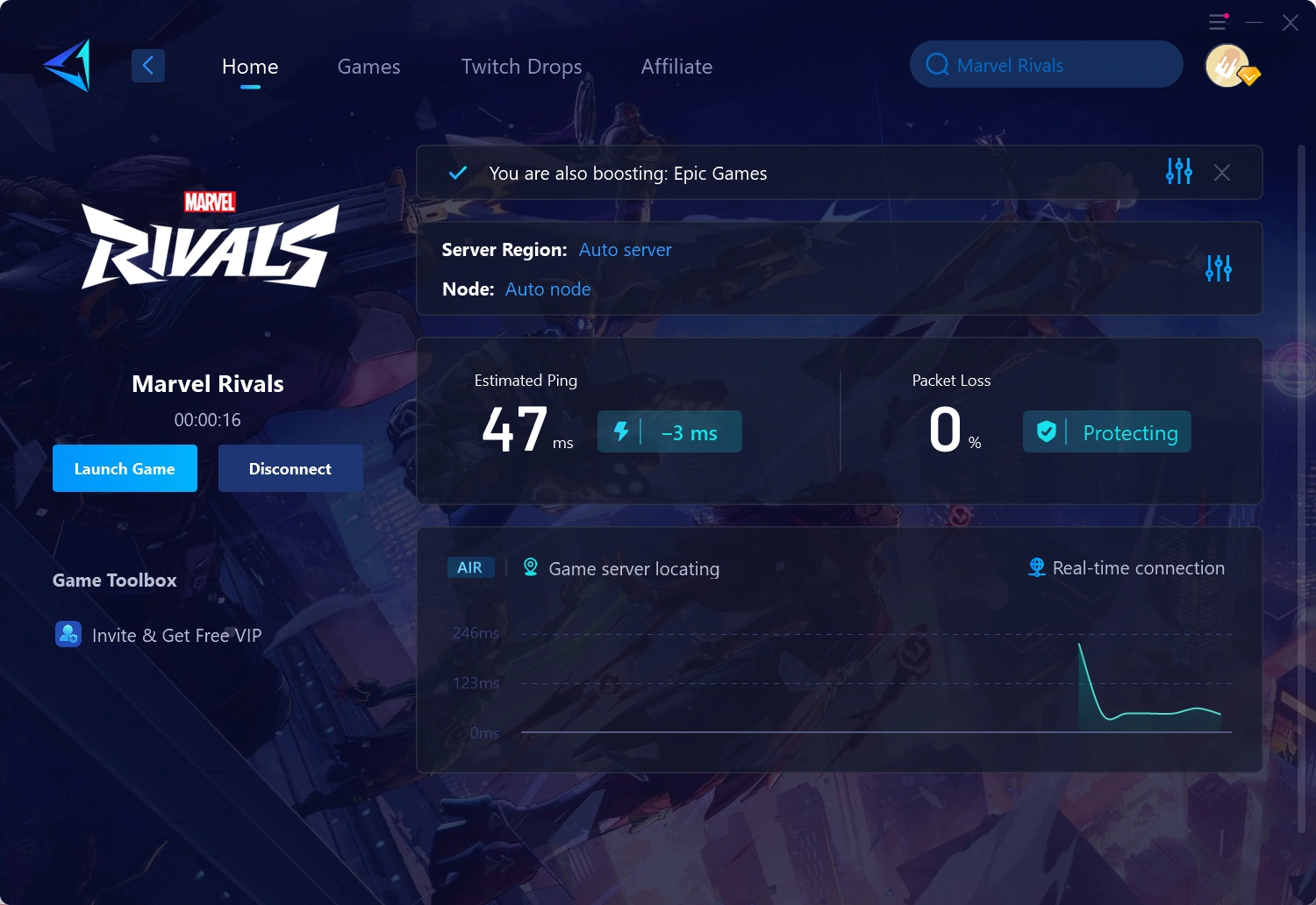The width and height of the screenshot is (1316, 905).
Task: Open the Auto node dropdown
Action: point(547,289)
